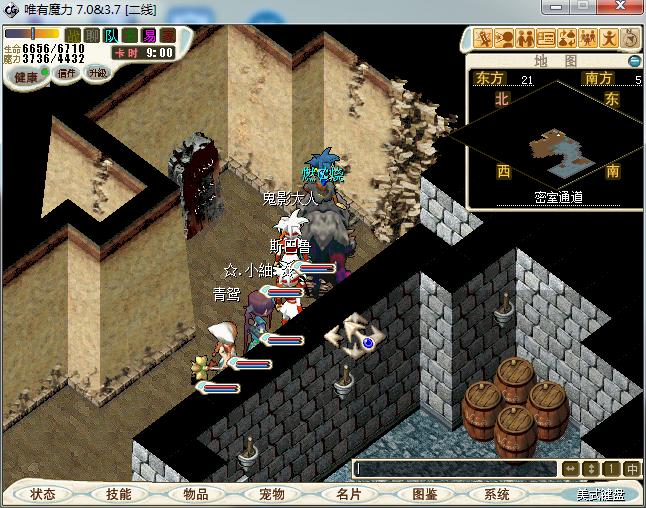The image size is (646, 508).
Task: Click the 升級 level-up button
Action: (97, 73)
